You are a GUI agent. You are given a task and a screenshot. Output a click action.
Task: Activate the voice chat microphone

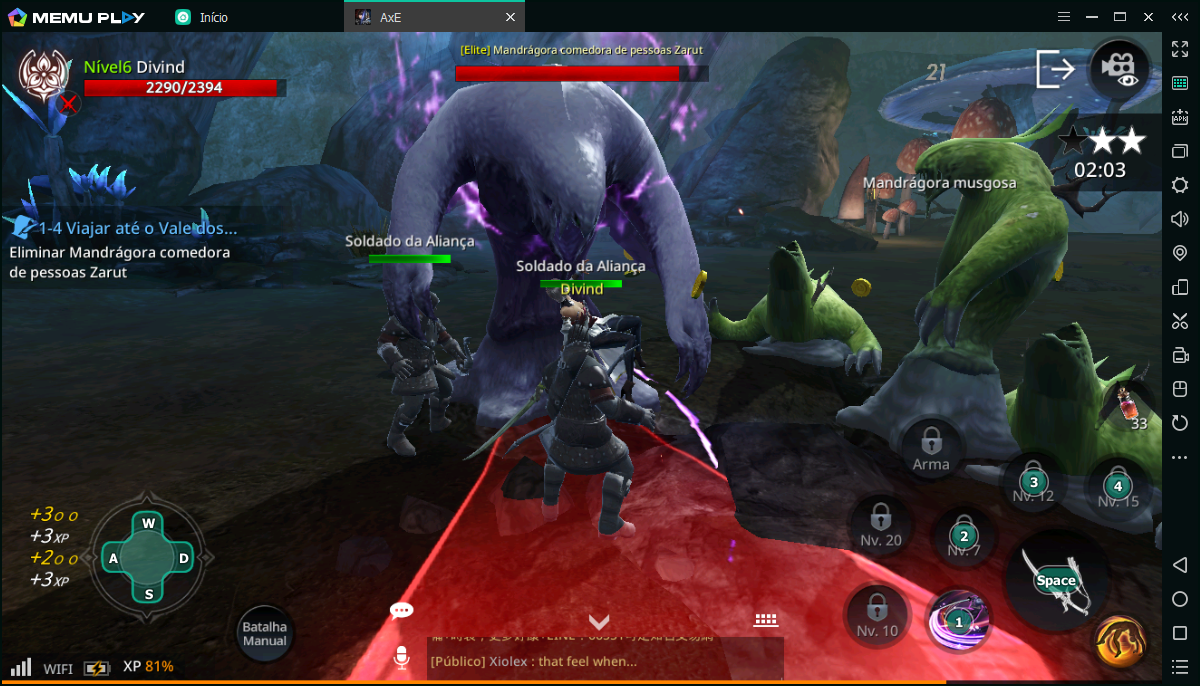(401, 657)
